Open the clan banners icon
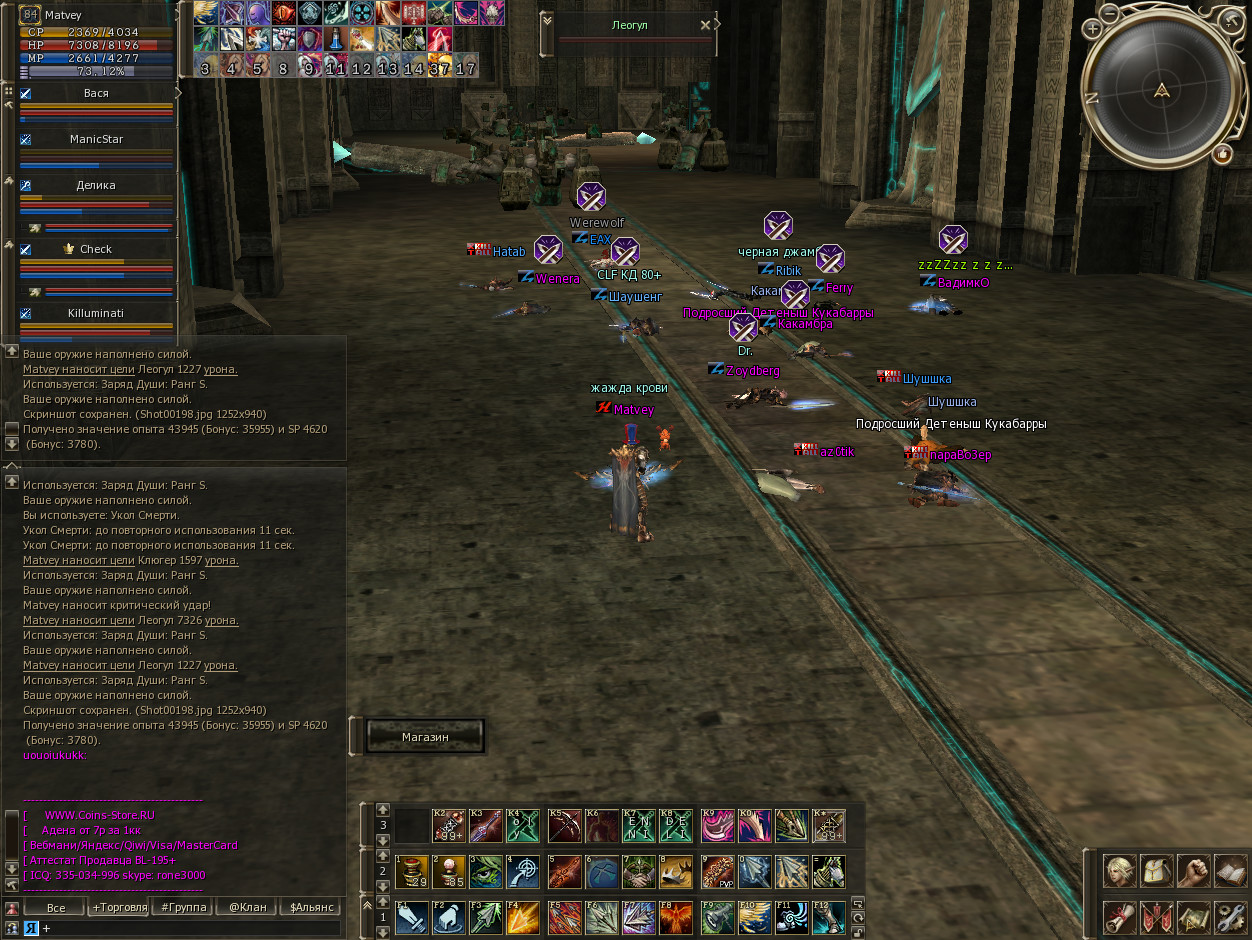Viewport: 1252px width, 940px height. [1156, 916]
